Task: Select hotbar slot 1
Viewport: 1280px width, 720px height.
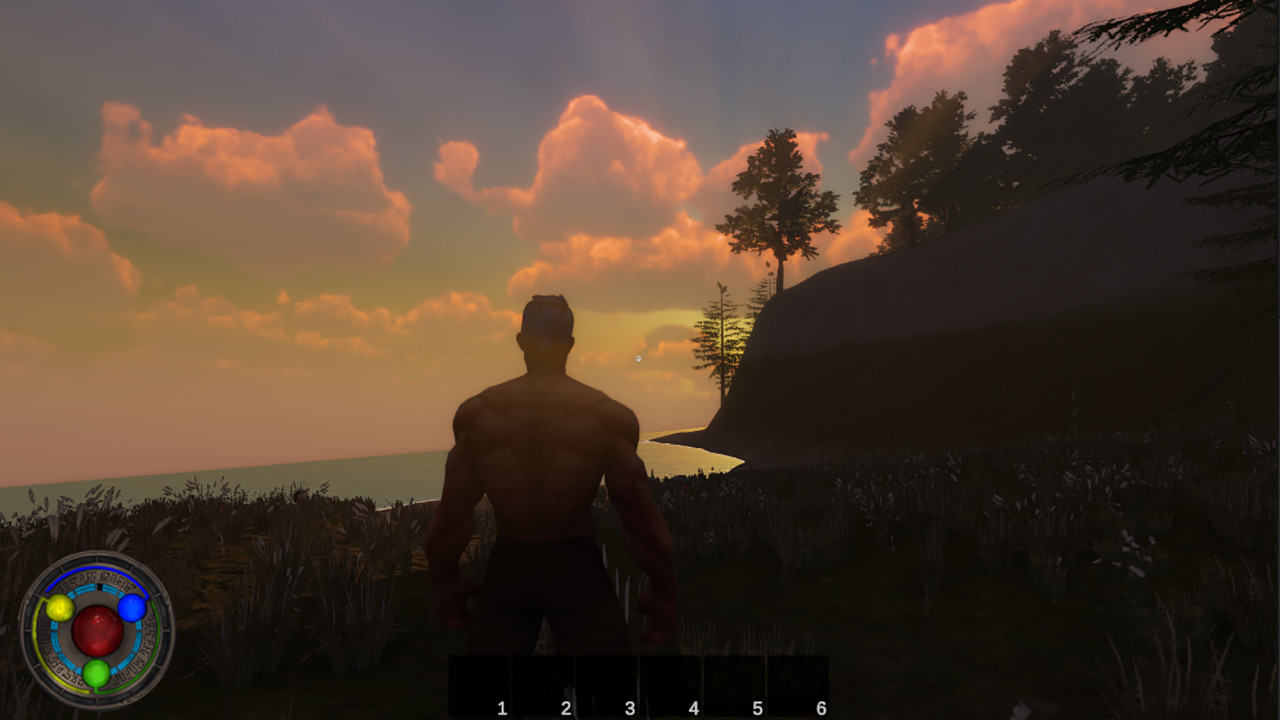Action: point(479,685)
